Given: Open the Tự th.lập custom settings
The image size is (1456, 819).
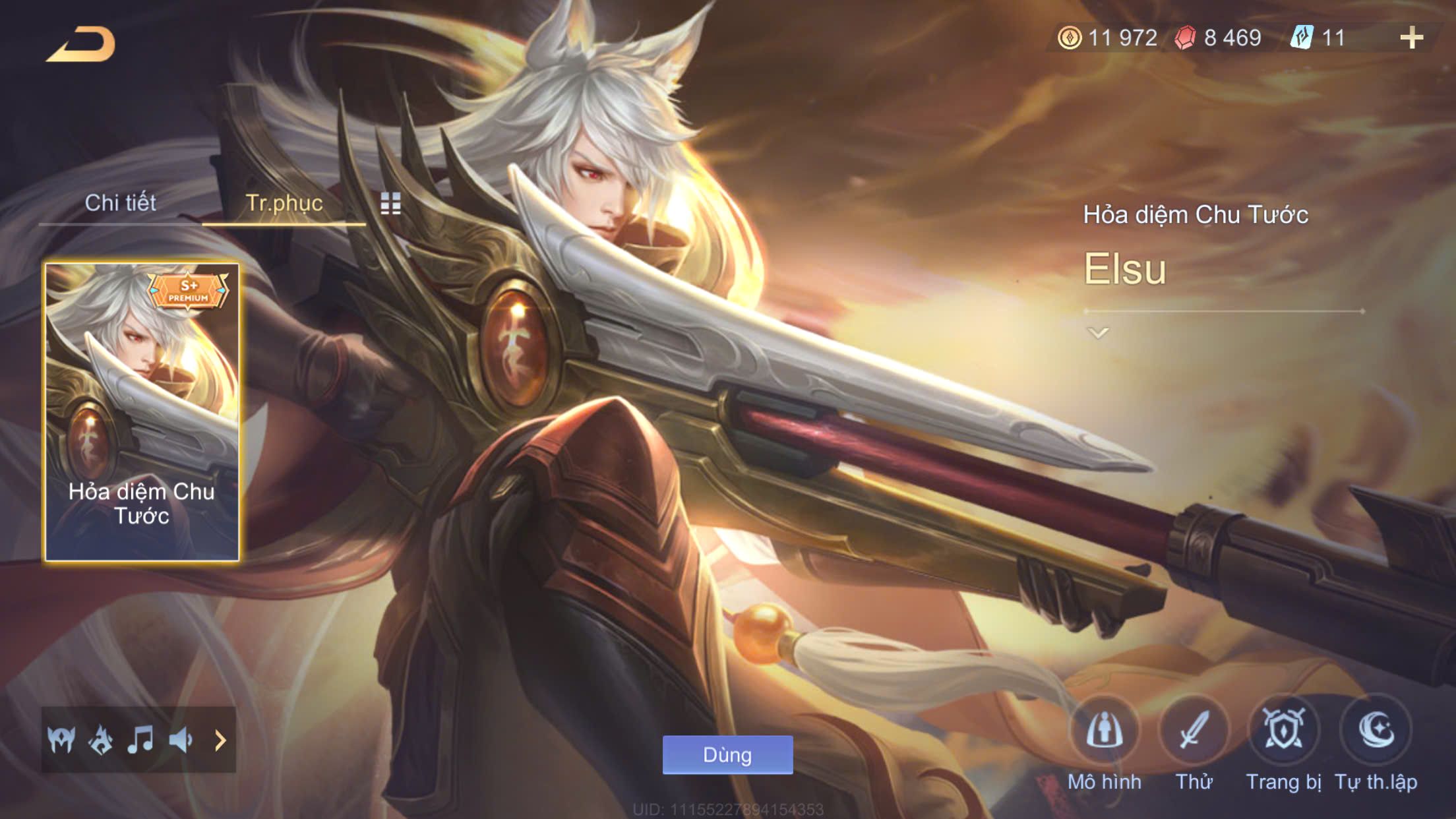Looking at the screenshot, I should tap(1376, 731).
